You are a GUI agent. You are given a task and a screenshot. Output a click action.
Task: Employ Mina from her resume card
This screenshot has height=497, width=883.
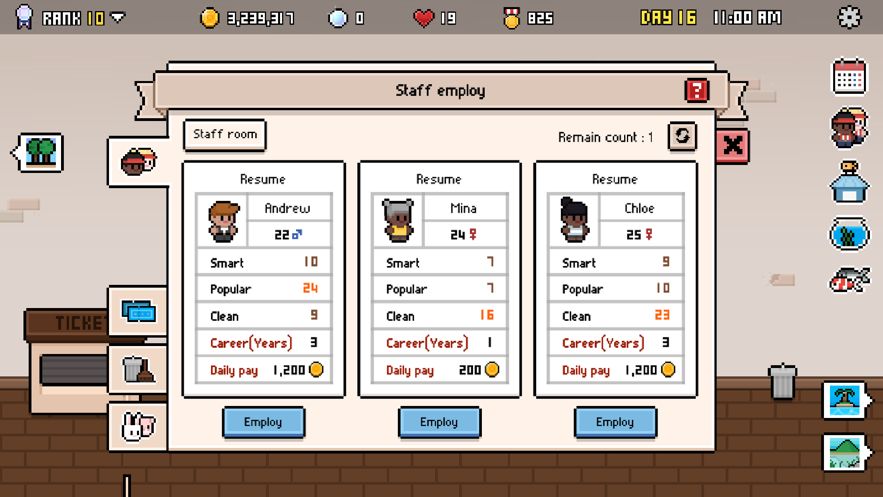[439, 422]
